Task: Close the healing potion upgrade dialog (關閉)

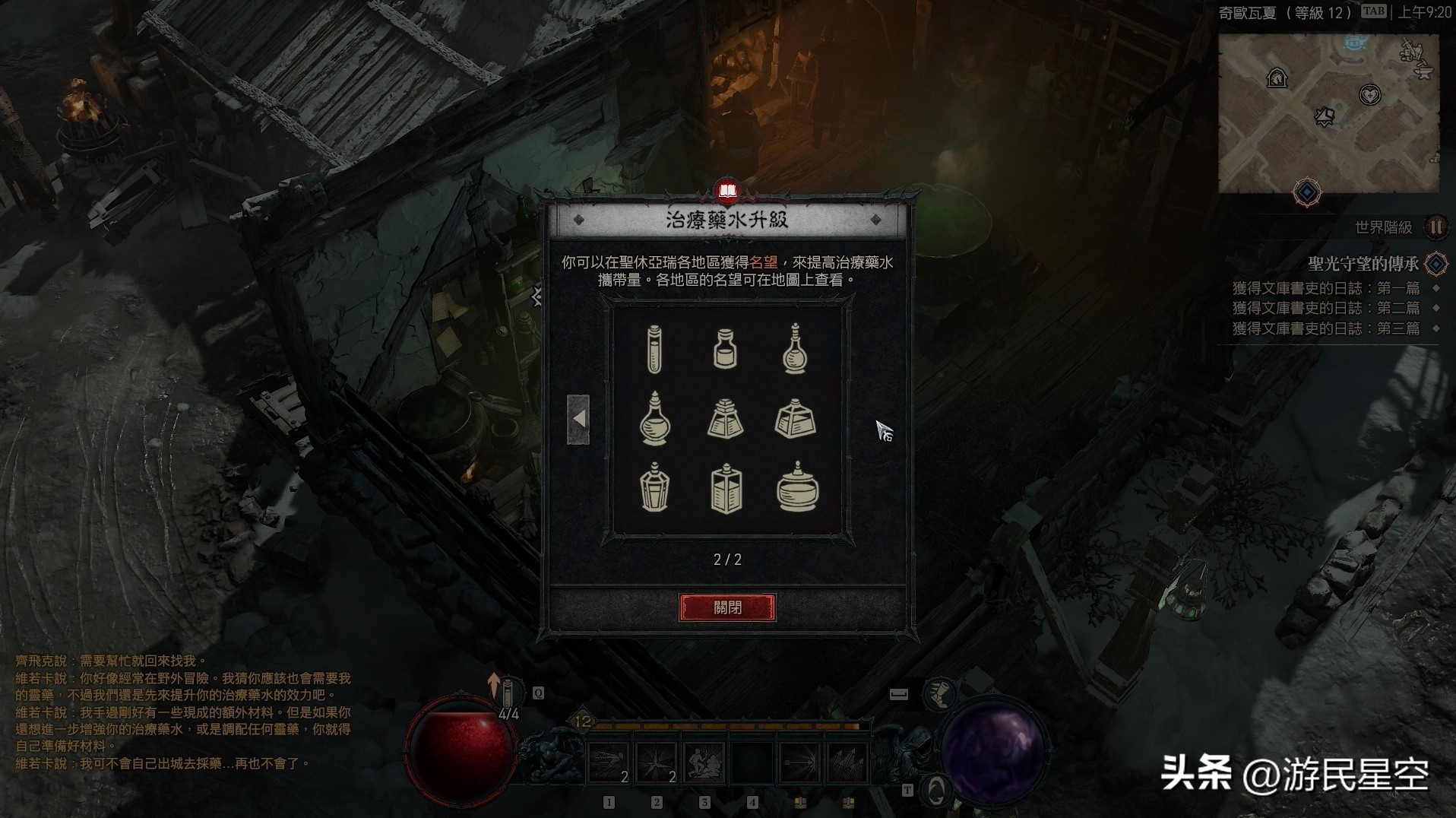Action: click(727, 607)
